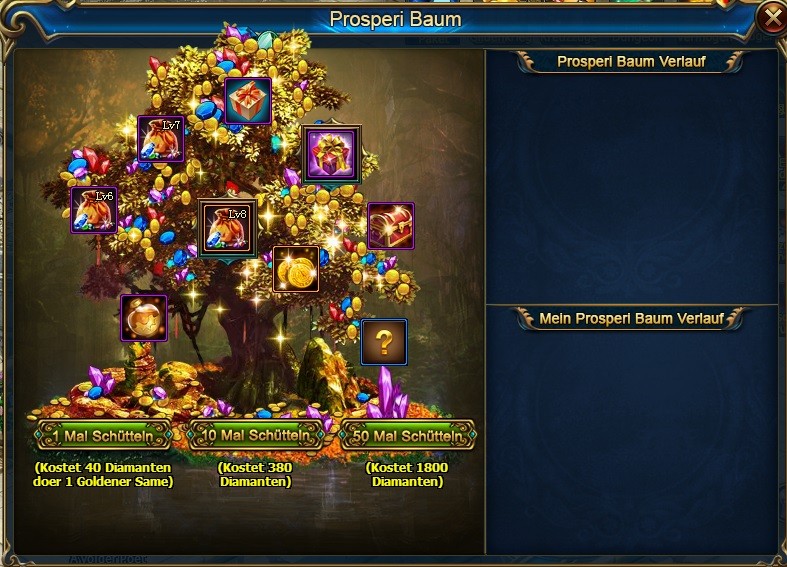787x567 pixels.
Task: View the purple gift box reward
Action: (x=331, y=154)
